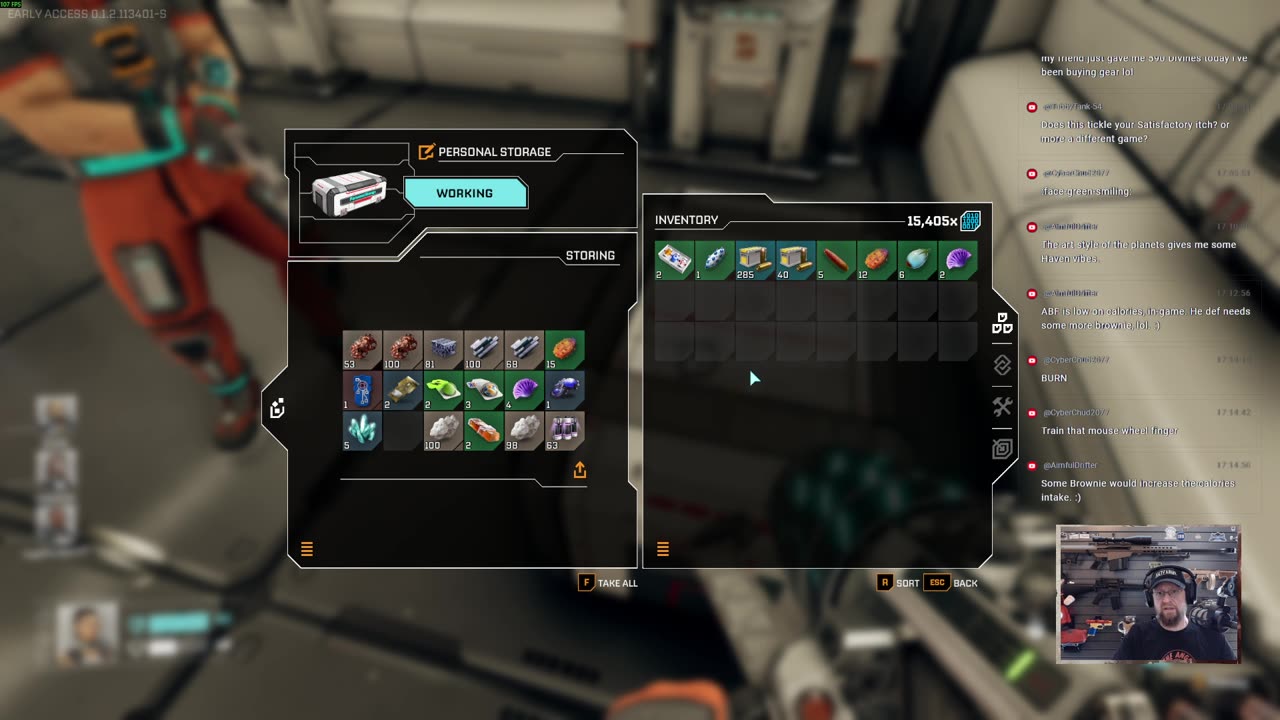
Task: Select the purple shell stack of 2 in inventory
Action: coord(958,260)
